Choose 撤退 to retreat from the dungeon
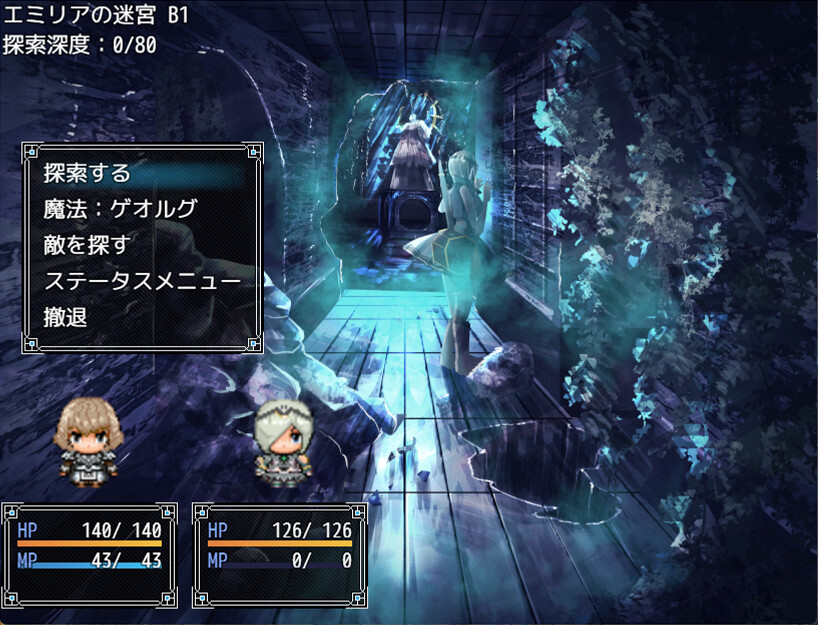Image resolution: width=818 pixels, height=625 pixels. click(x=66, y=317)
